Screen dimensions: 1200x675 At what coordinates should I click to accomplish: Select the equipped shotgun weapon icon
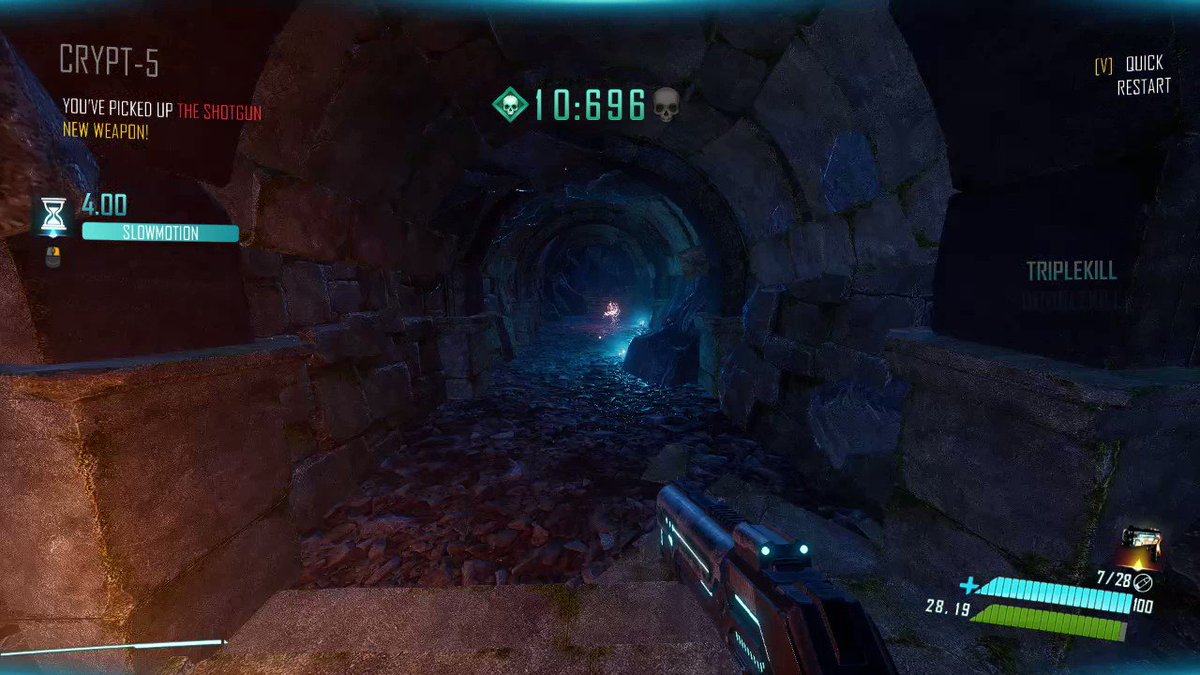point(1141,549)
